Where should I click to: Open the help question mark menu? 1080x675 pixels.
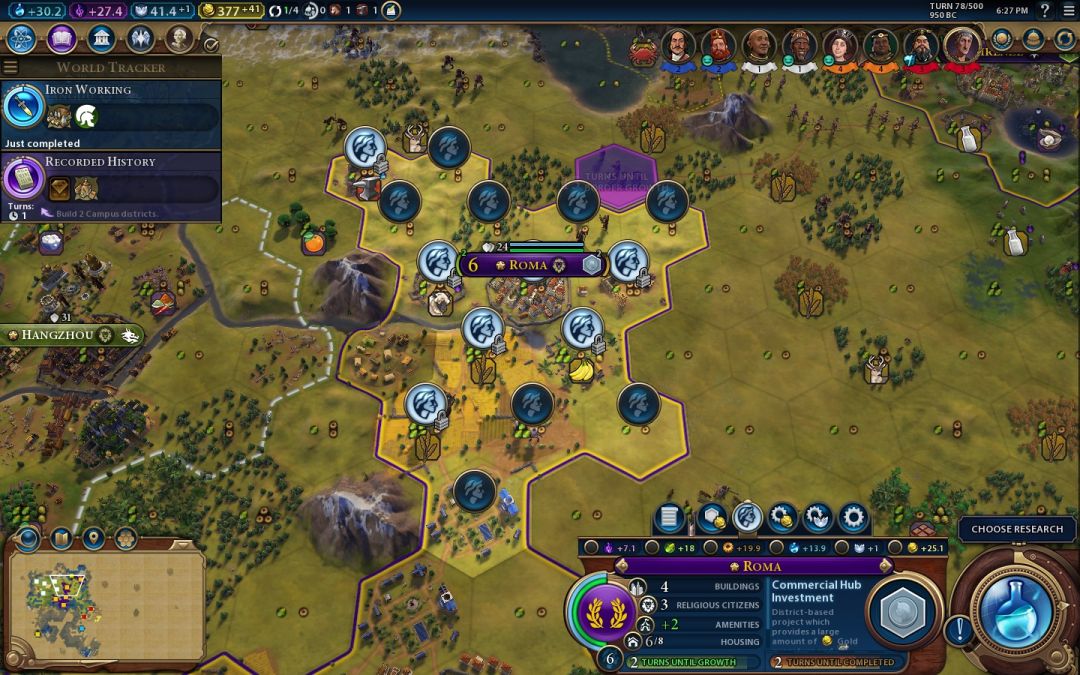(x=1044, y=10)
